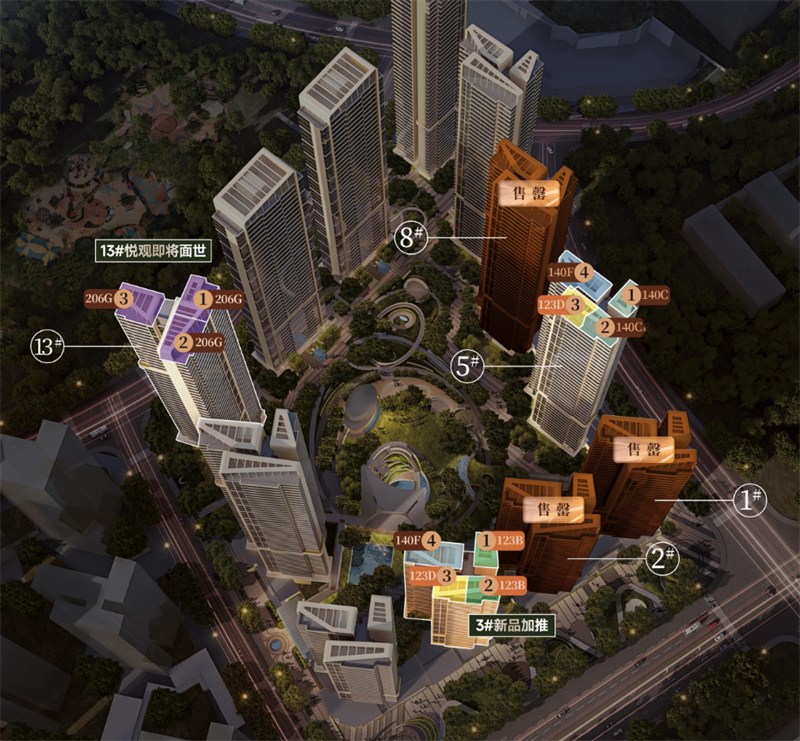Choose the 5# building marker
Viewport: 800px width, 741px height.
click(468, 367)
